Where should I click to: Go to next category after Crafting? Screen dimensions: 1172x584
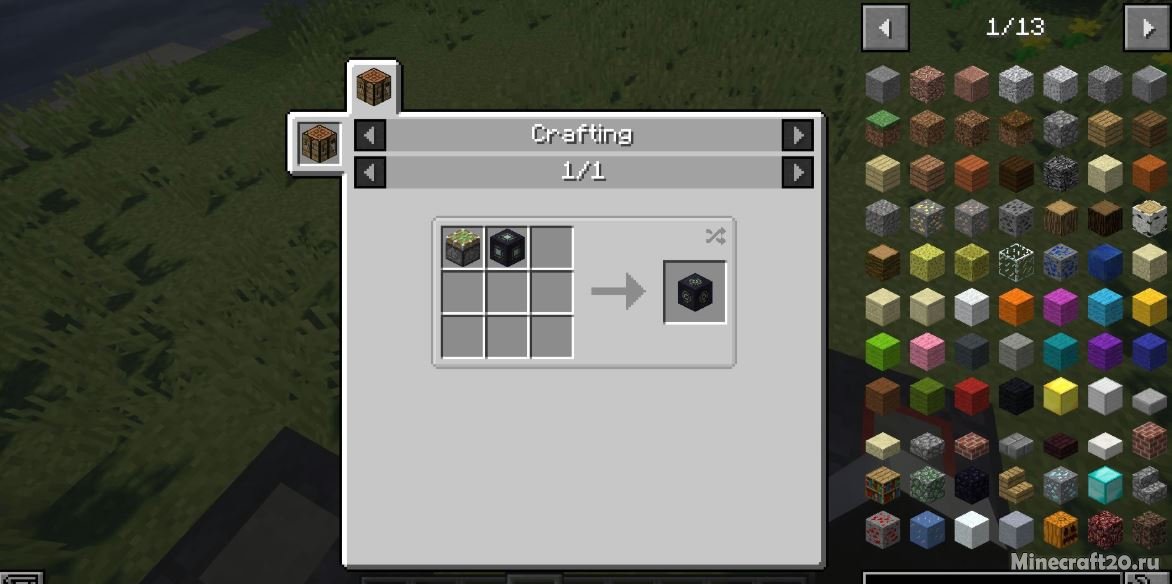(x=797, y=135)
